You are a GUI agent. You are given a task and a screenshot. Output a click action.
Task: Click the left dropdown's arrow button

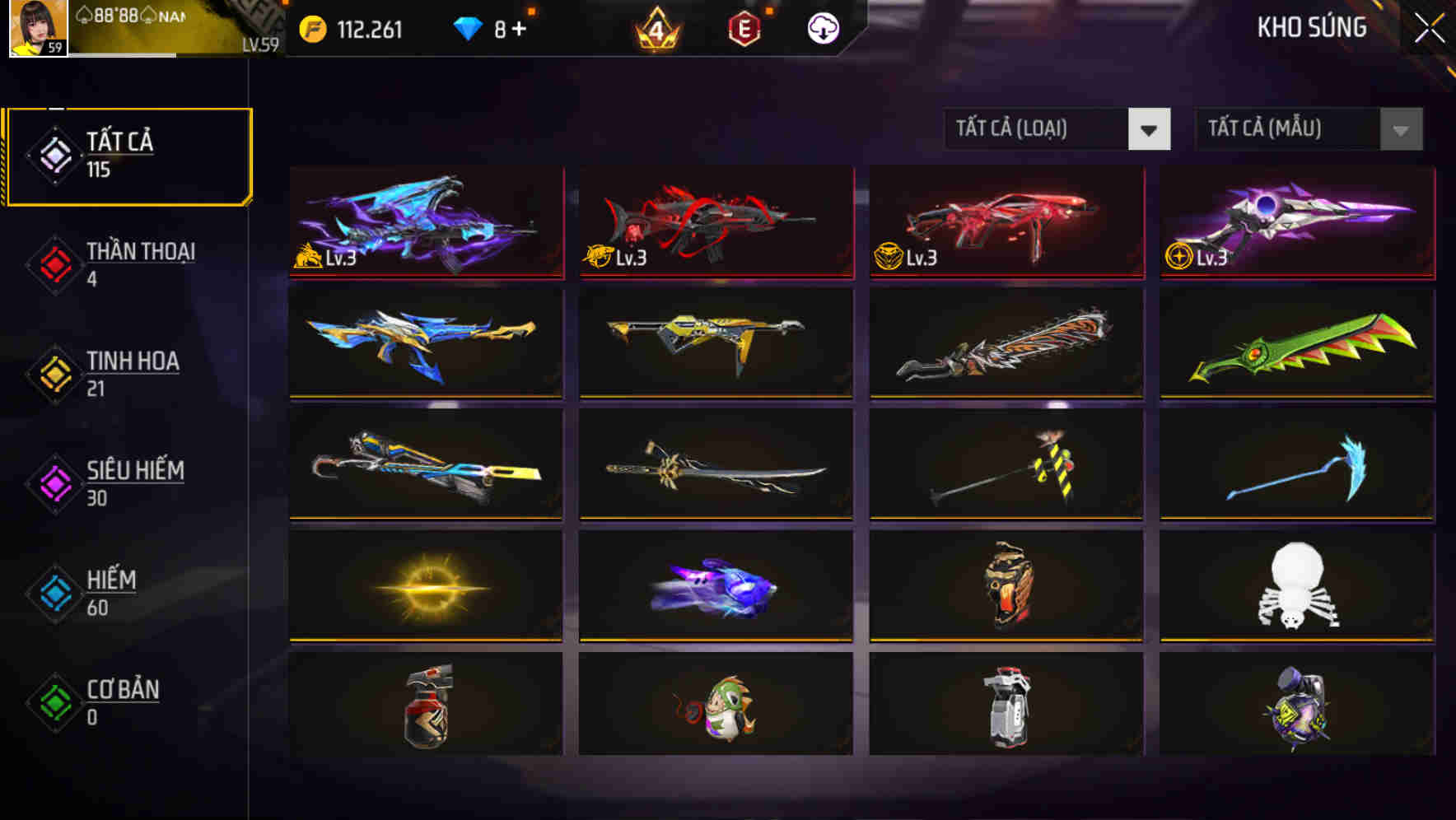(1150, 129)
